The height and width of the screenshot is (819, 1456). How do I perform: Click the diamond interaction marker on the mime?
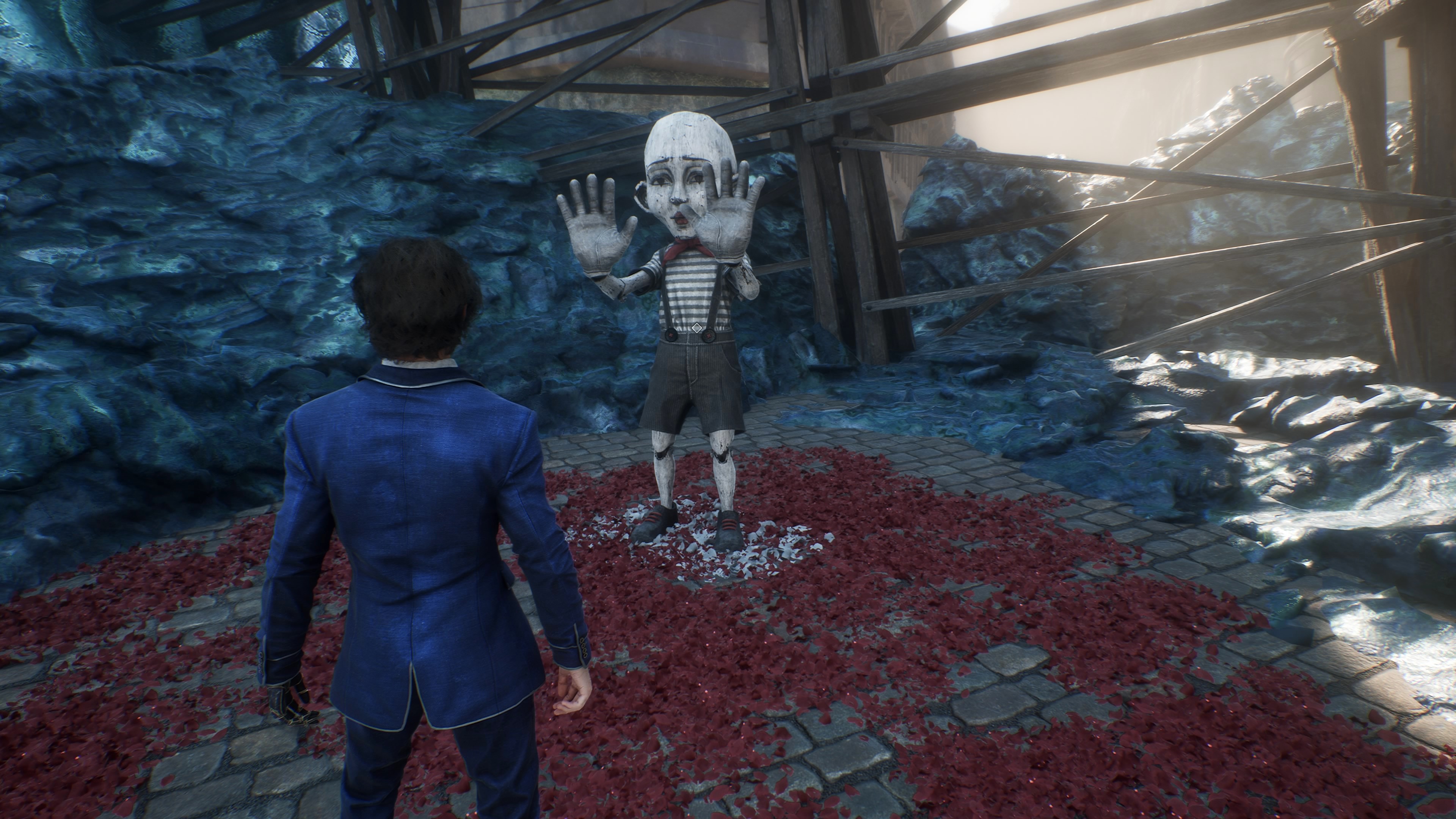click(x=698, y=327)
